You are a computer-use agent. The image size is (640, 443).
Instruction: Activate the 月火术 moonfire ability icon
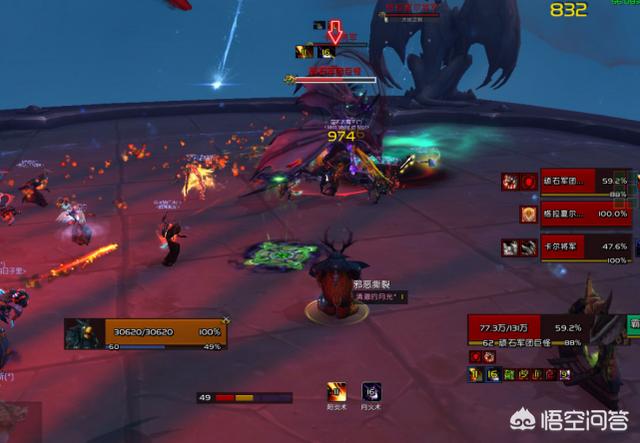371,391
